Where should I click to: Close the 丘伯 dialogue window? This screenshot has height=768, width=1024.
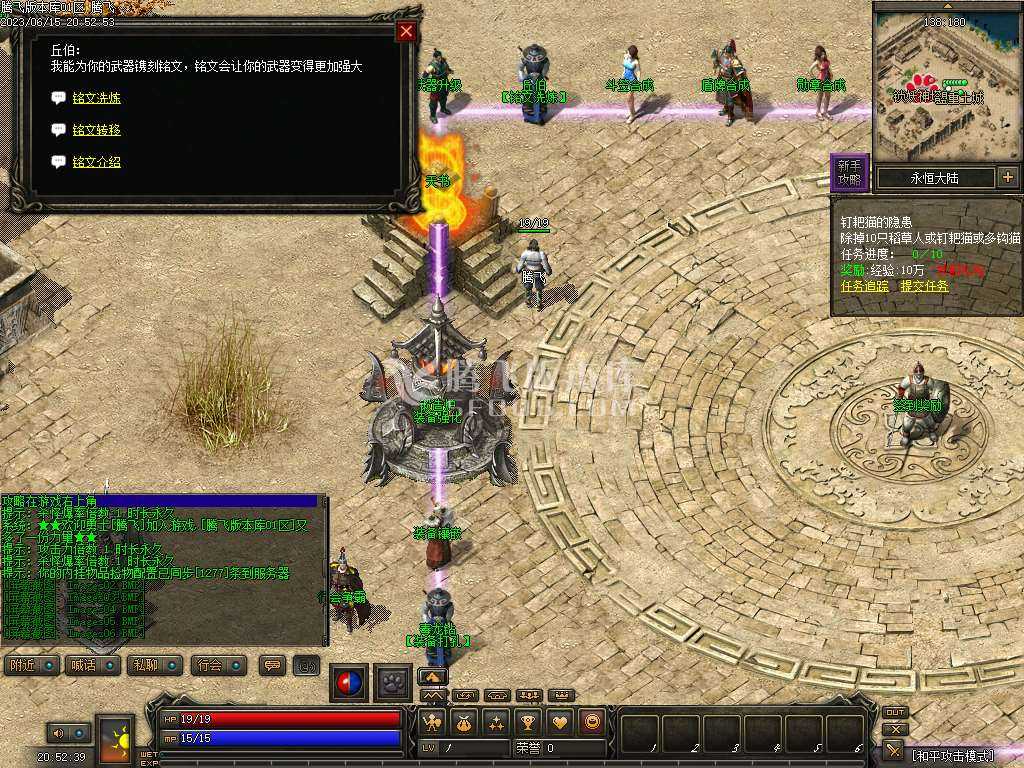tap(406, 31)
